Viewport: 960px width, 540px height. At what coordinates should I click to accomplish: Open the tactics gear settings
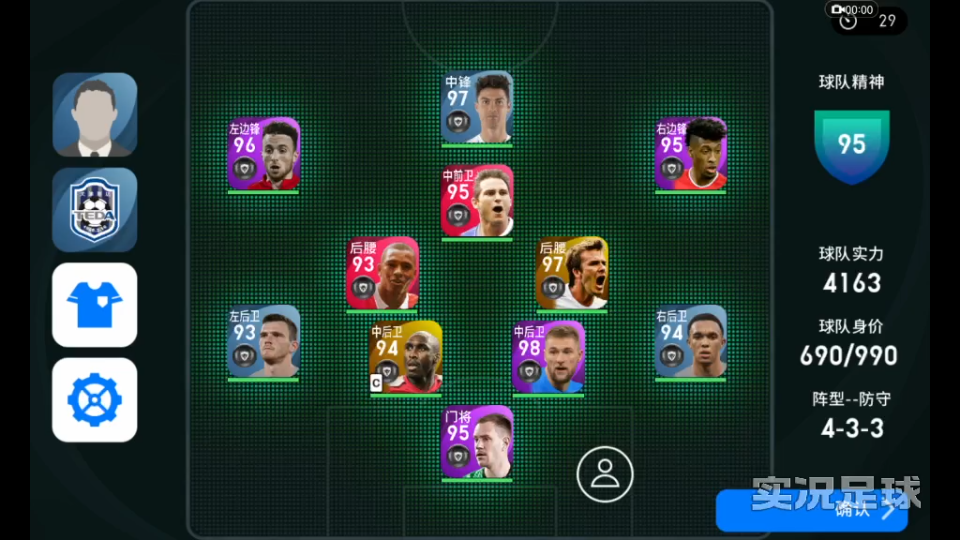[95, 400]
